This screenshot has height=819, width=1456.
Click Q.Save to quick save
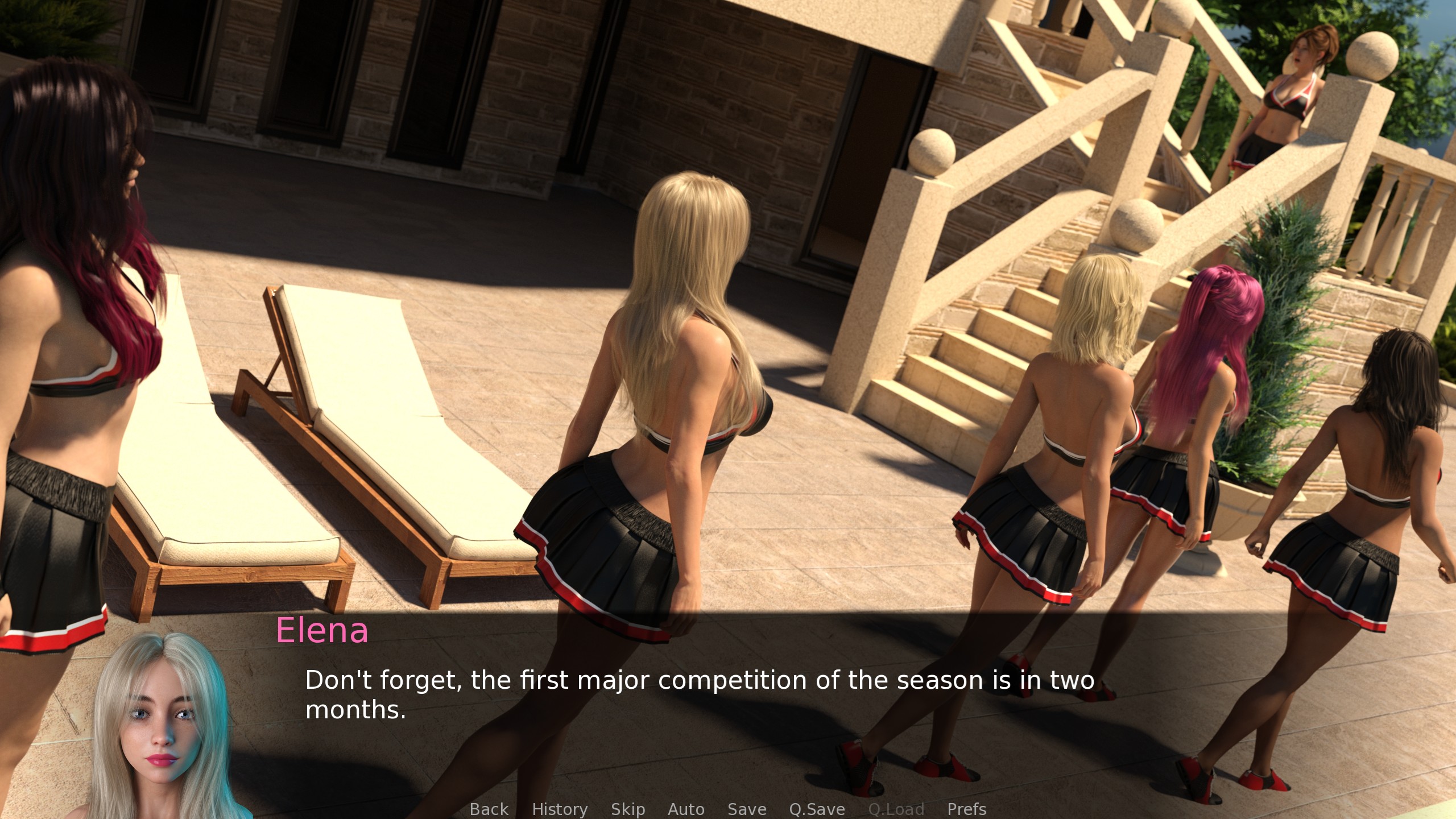[x=817, y=809]
